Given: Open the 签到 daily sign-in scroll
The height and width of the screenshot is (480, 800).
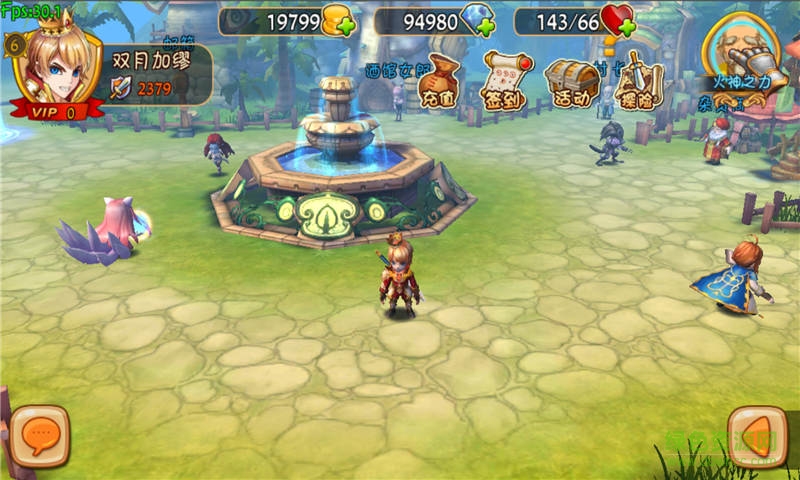Looking at the screenshot, I should pyautogui.click(x=504, y=81).
